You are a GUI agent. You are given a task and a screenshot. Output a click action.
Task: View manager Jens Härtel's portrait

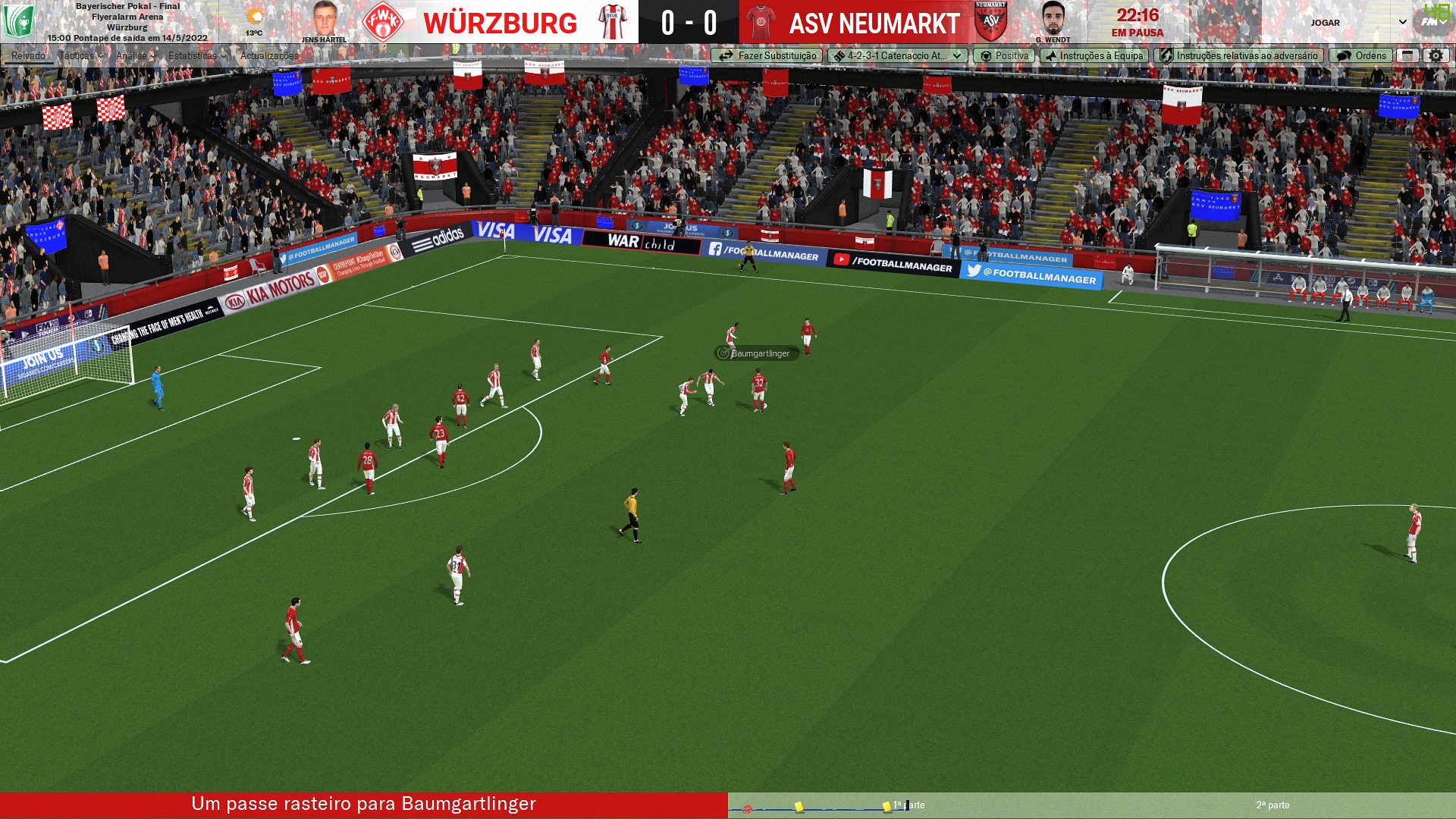click(x=324, y=20)
